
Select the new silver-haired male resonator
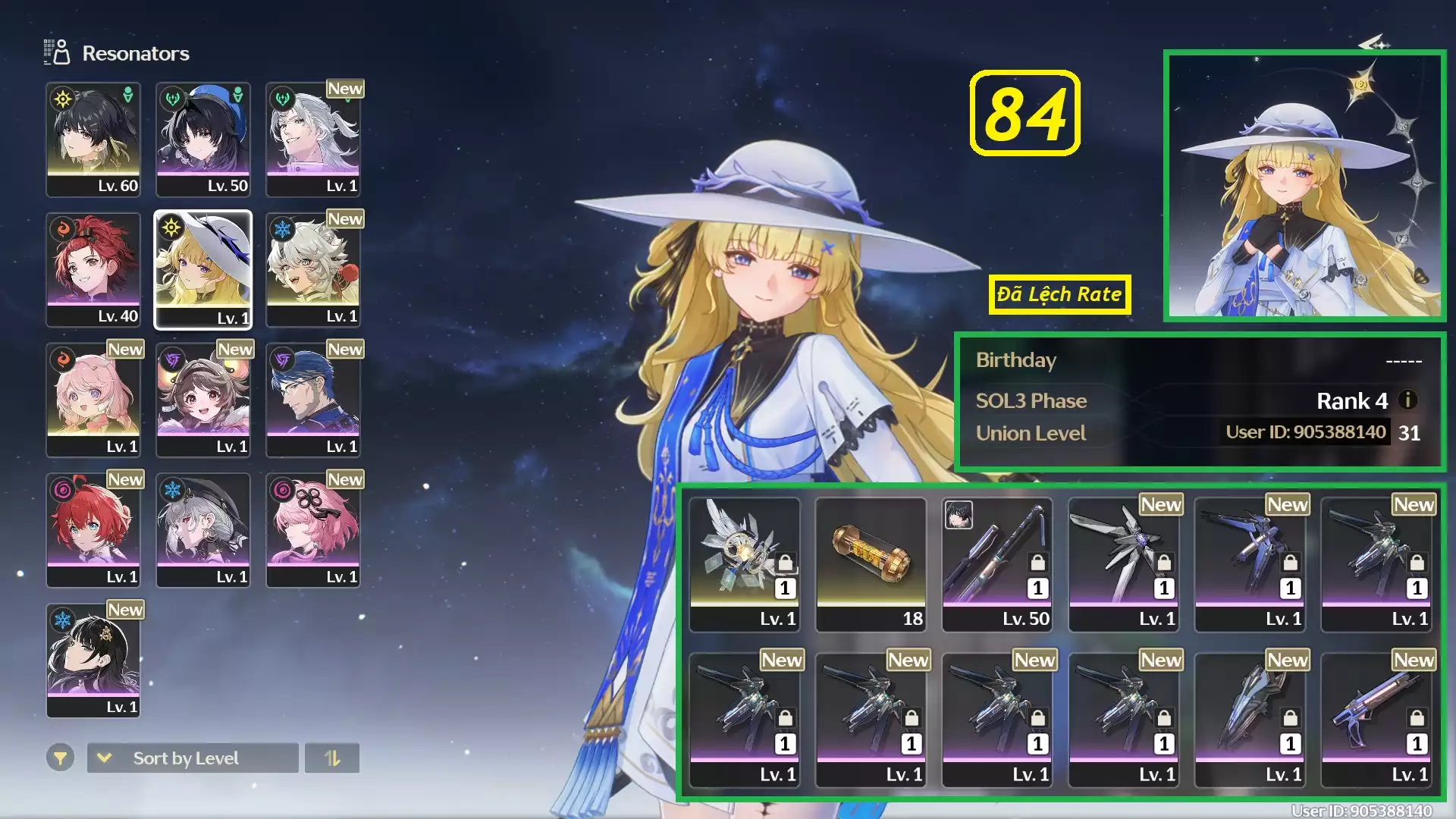click(313, 140)
